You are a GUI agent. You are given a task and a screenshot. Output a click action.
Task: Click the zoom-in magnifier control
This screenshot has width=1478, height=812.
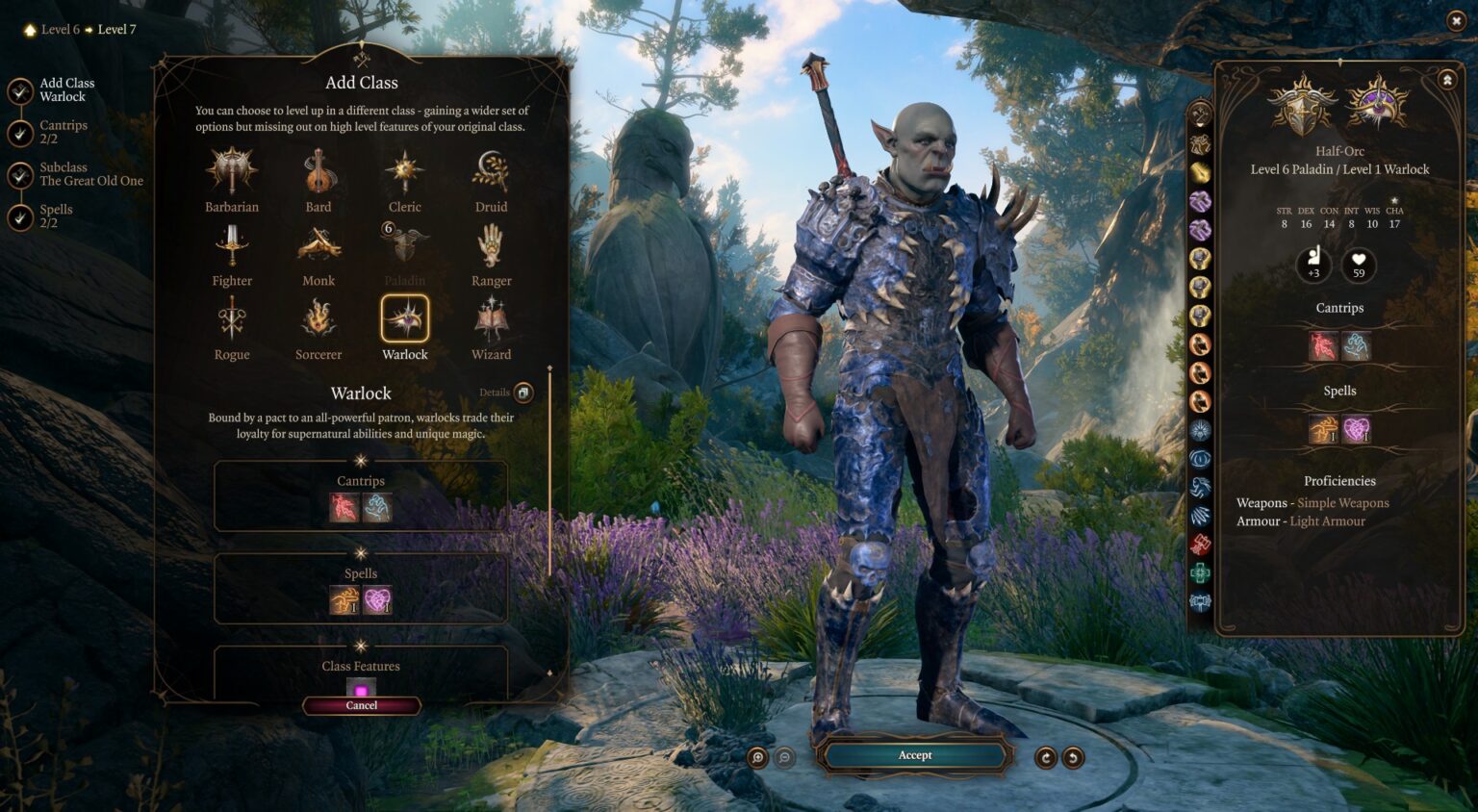[x=759, y=759]
